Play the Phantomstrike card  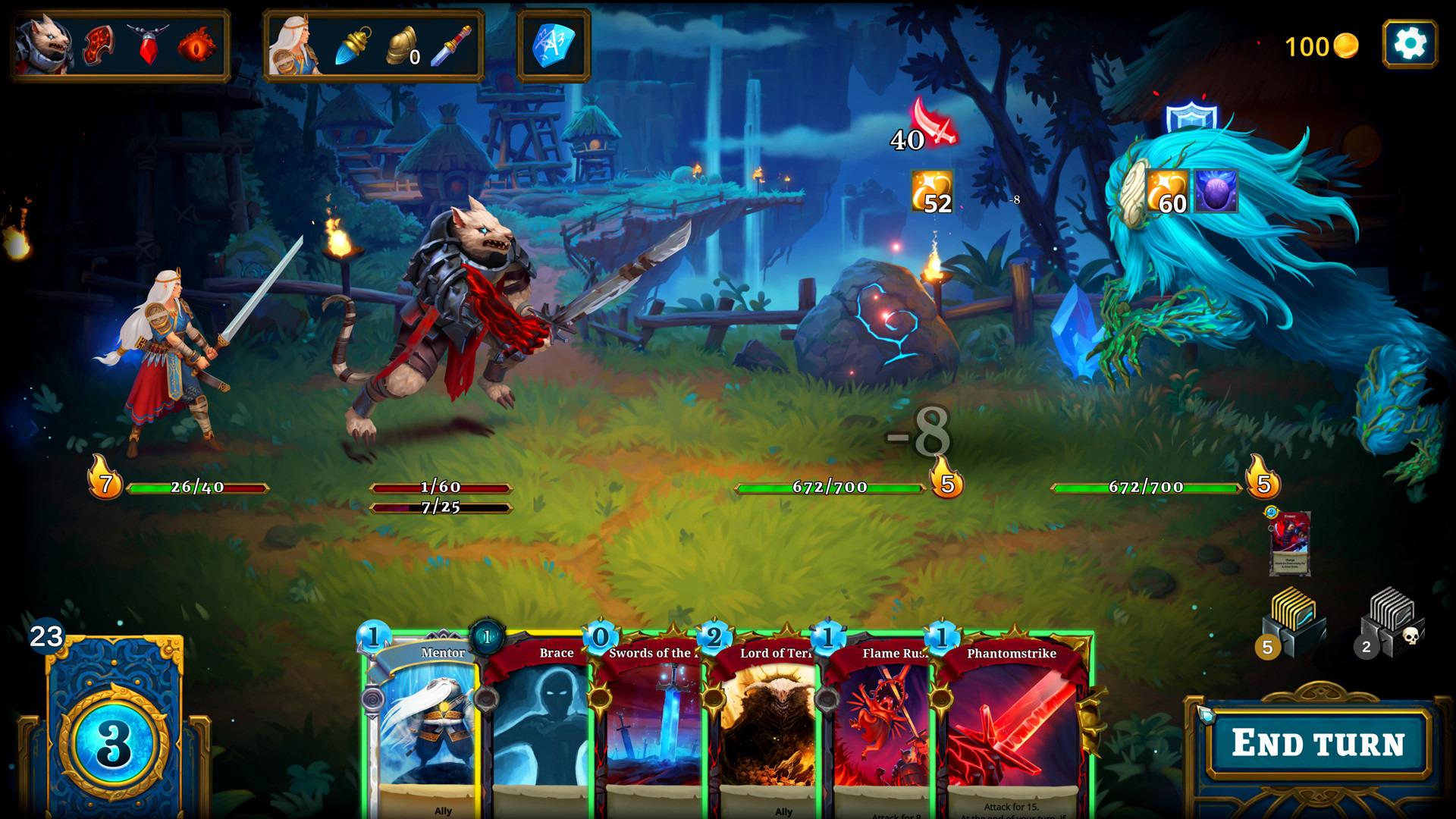[1012, 720]
